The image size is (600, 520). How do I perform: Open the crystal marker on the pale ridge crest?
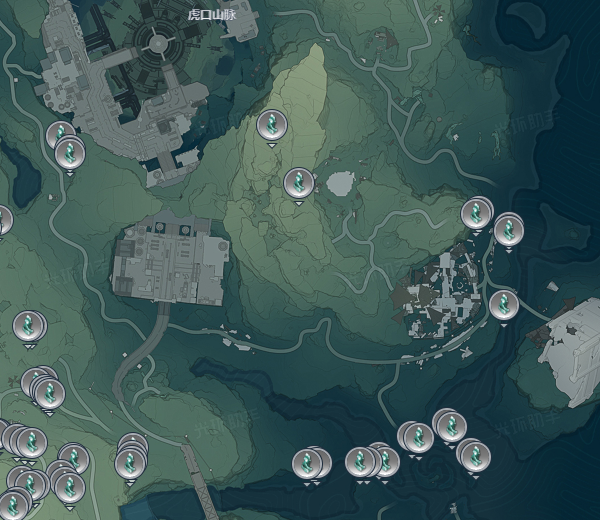(x=270, y=125)
